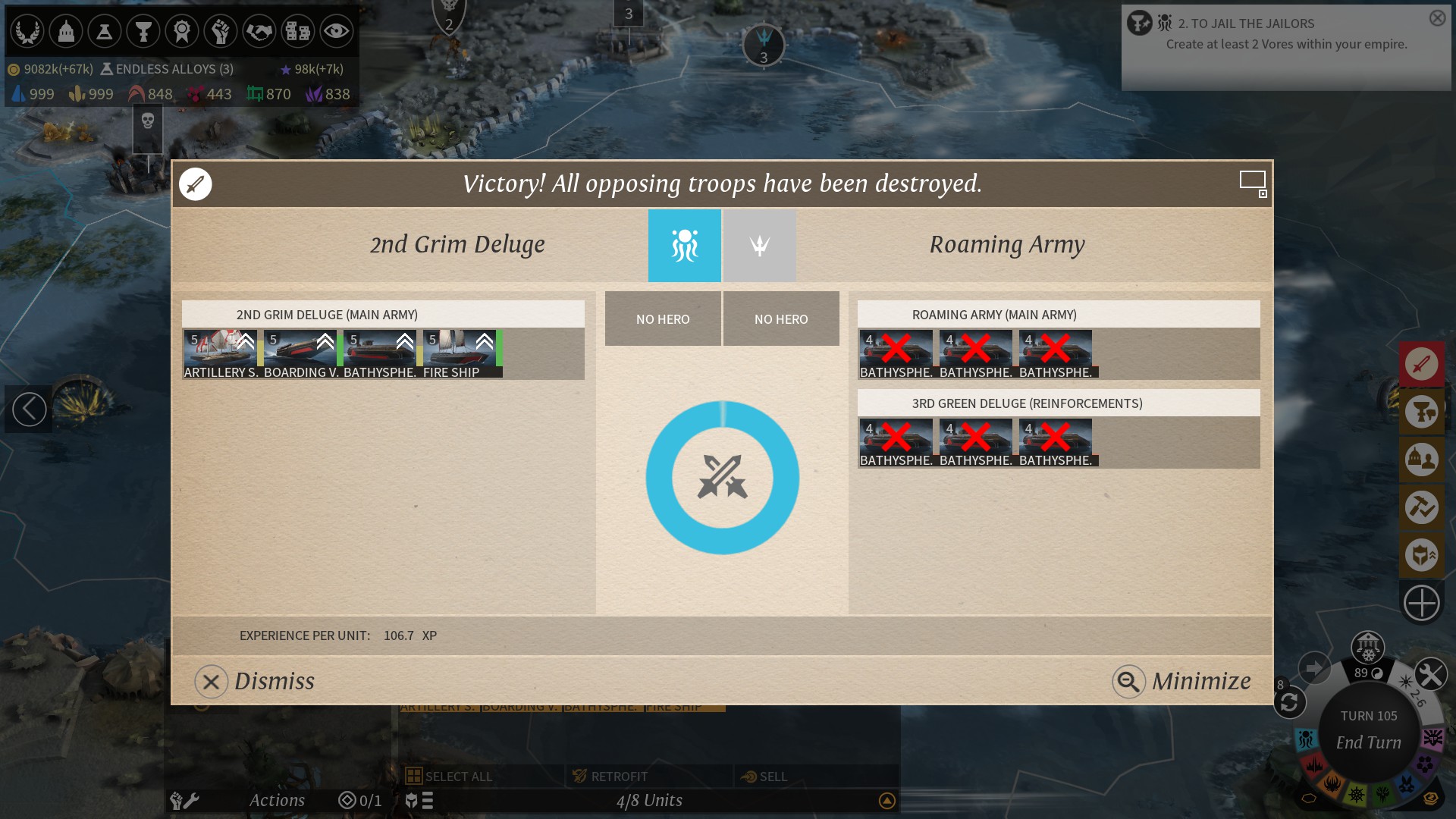Select the Boarding Vessel unit card
This screenshot has height=819, width=1456.
point(300,353)
